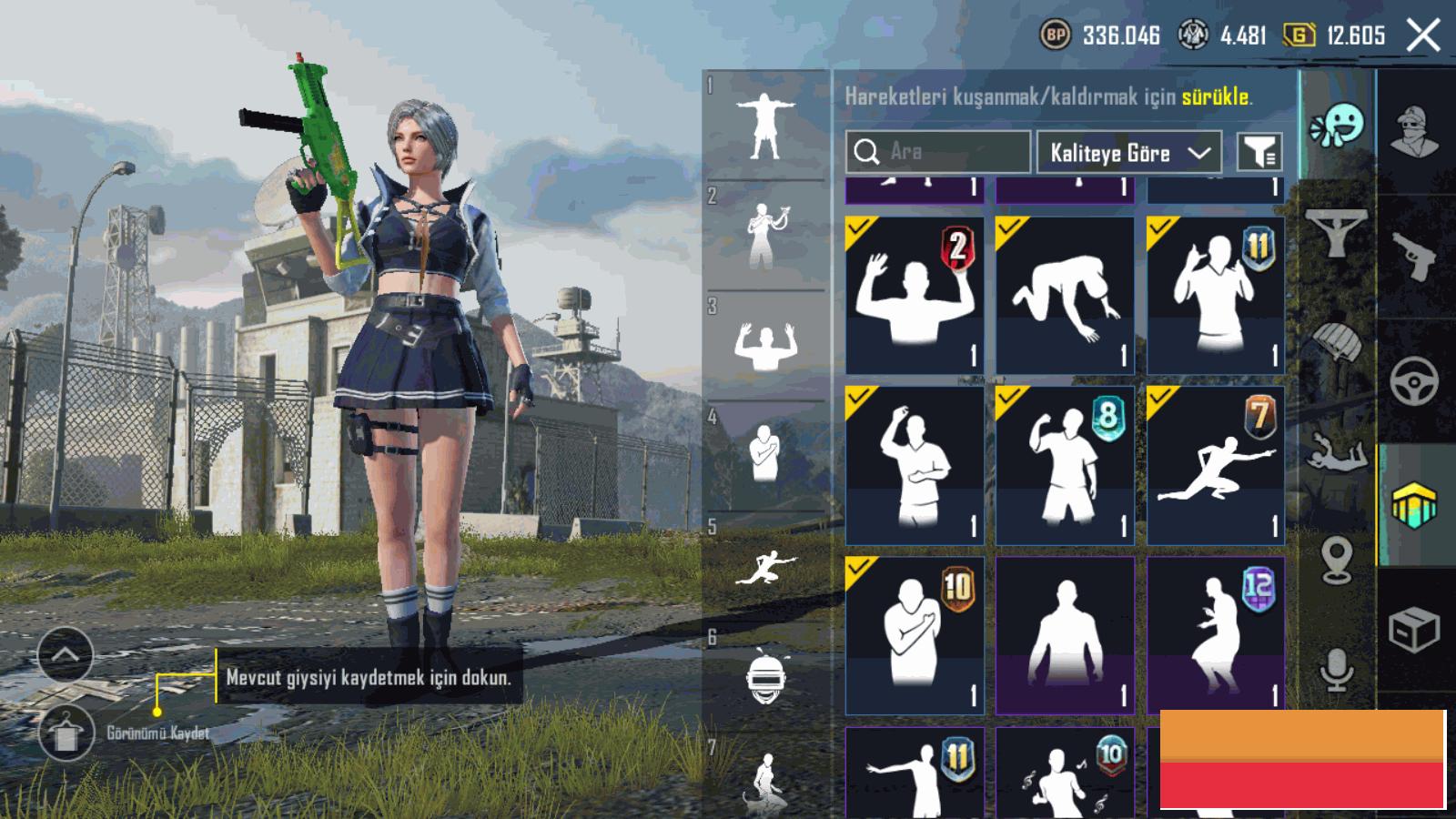1456x819 pixels.
Task: Select the crawling emote tile
Action: click(1065, 295)
